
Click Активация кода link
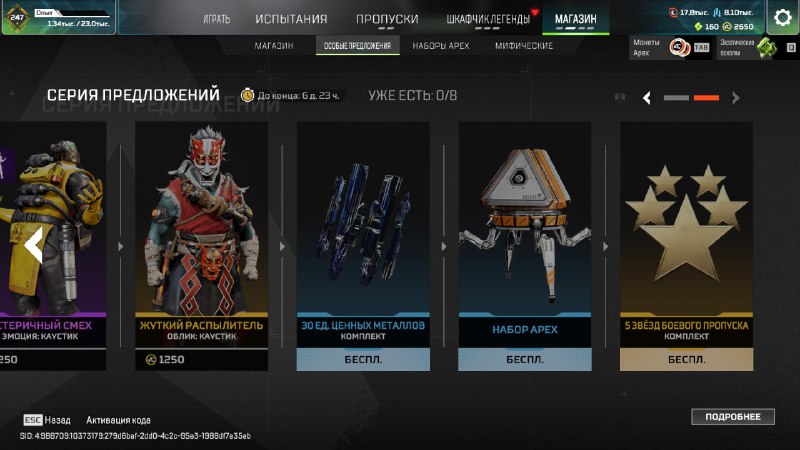(118, 420)
